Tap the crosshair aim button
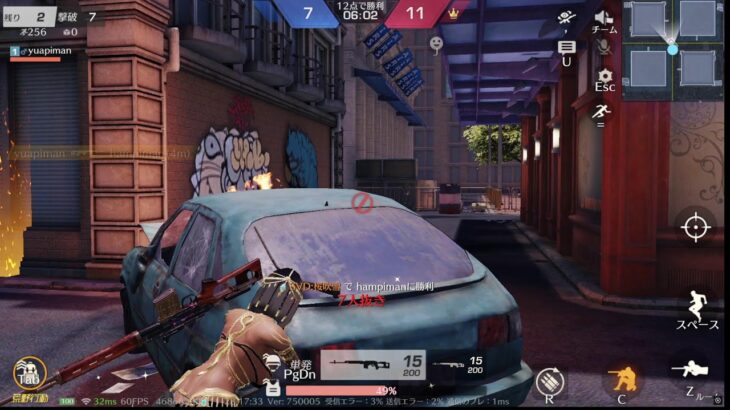This screenshot has height=410, width=730. click(695, 227)
